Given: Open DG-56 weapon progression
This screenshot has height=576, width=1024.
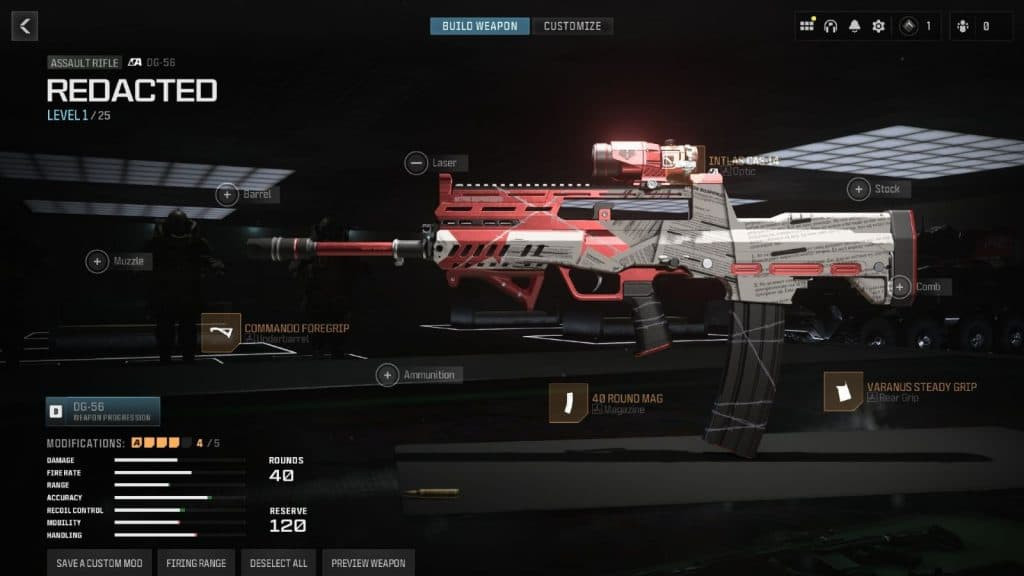Looking at the screenshot, I should 103,411.
